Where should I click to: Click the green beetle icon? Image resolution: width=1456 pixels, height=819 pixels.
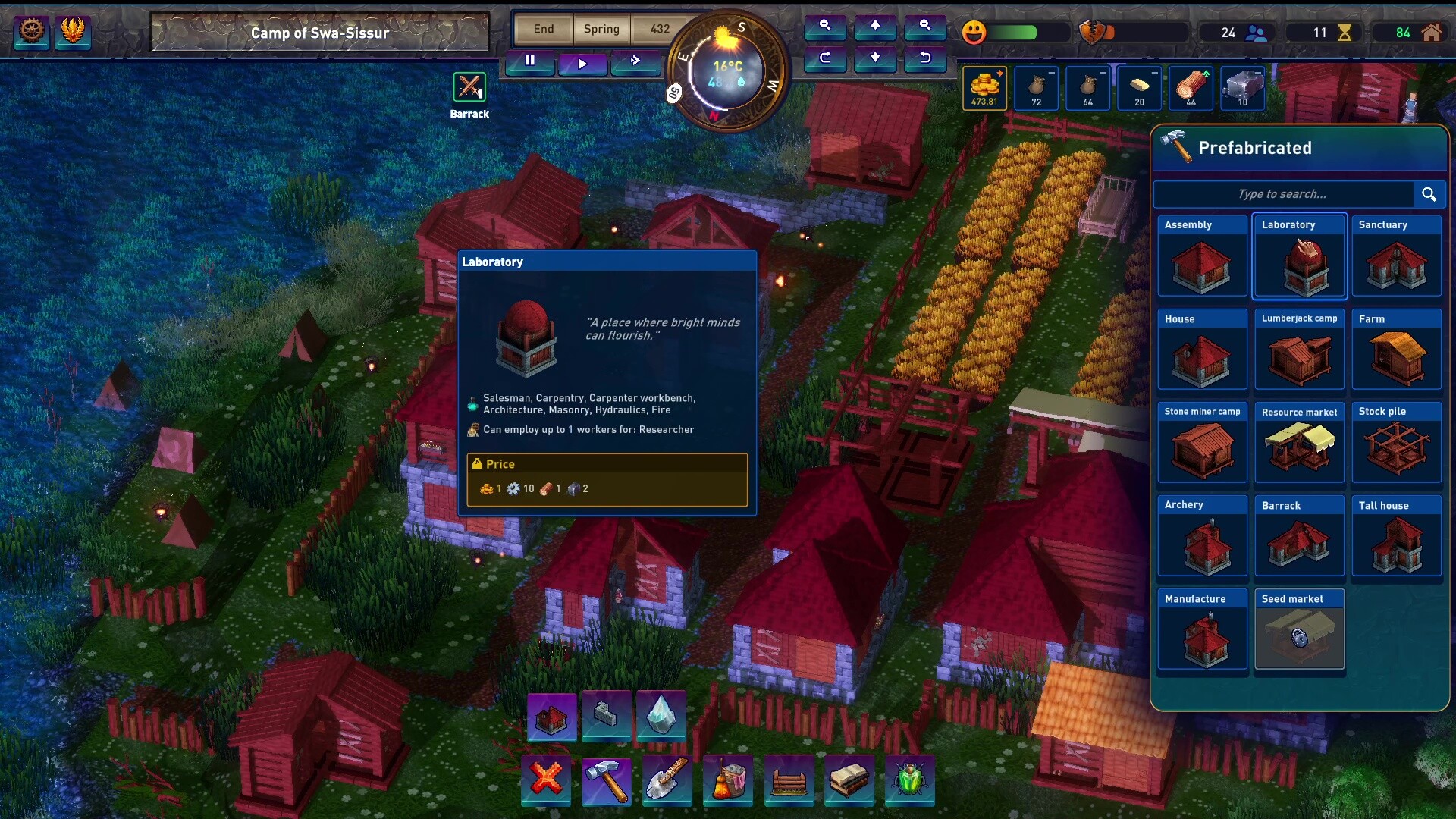click(910, 781)
